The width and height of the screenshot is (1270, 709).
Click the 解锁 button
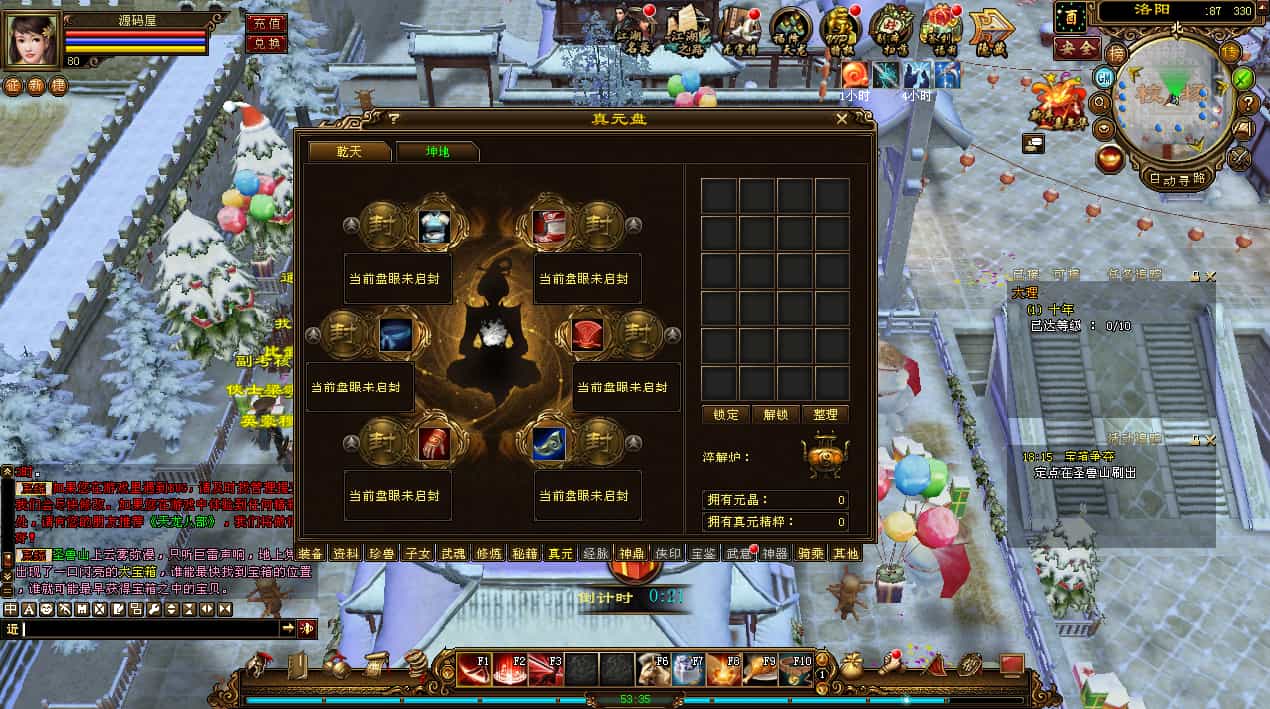click(776, 414)
